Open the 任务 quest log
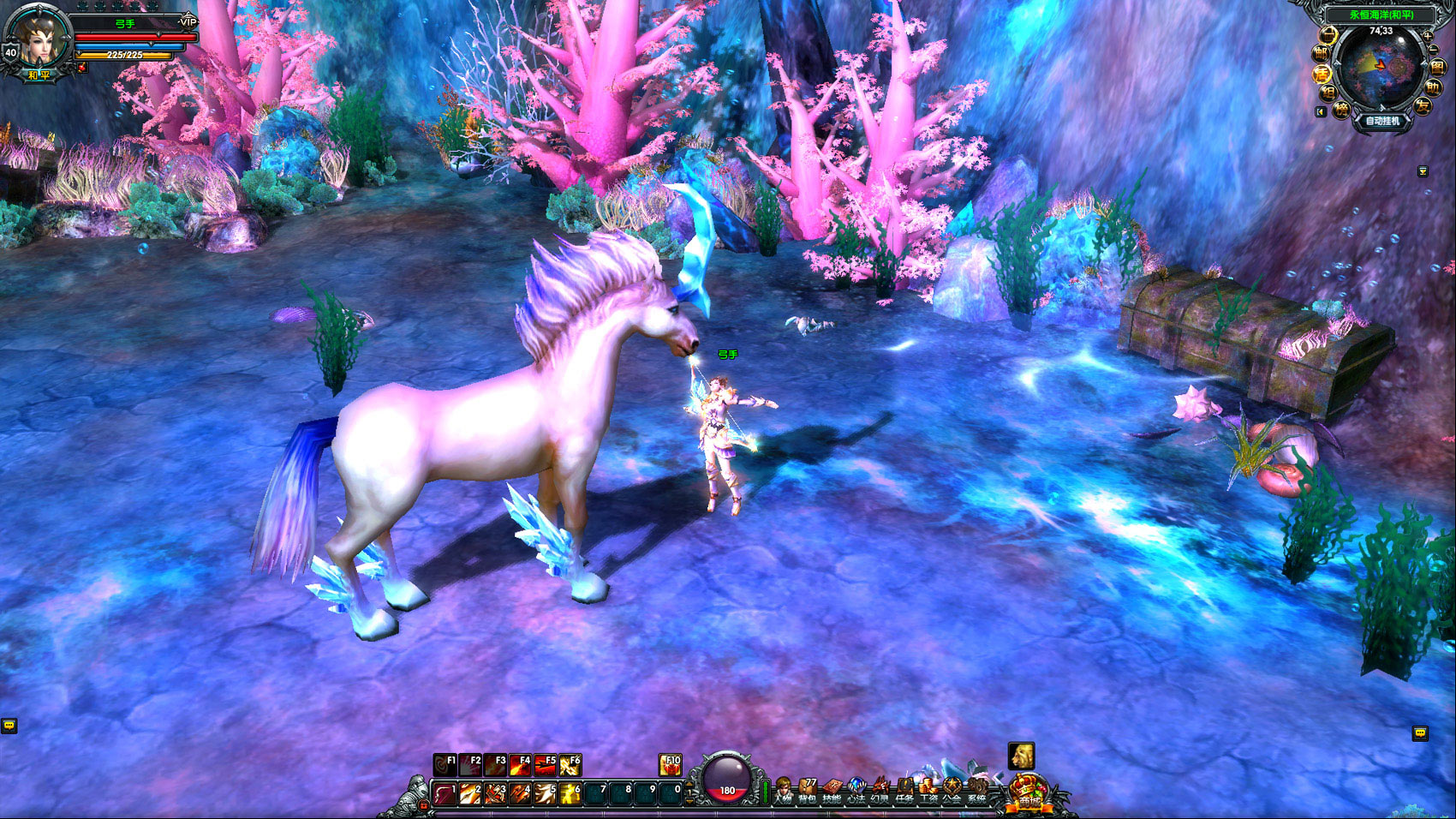Screen dimensions: 1456x819 904,792
